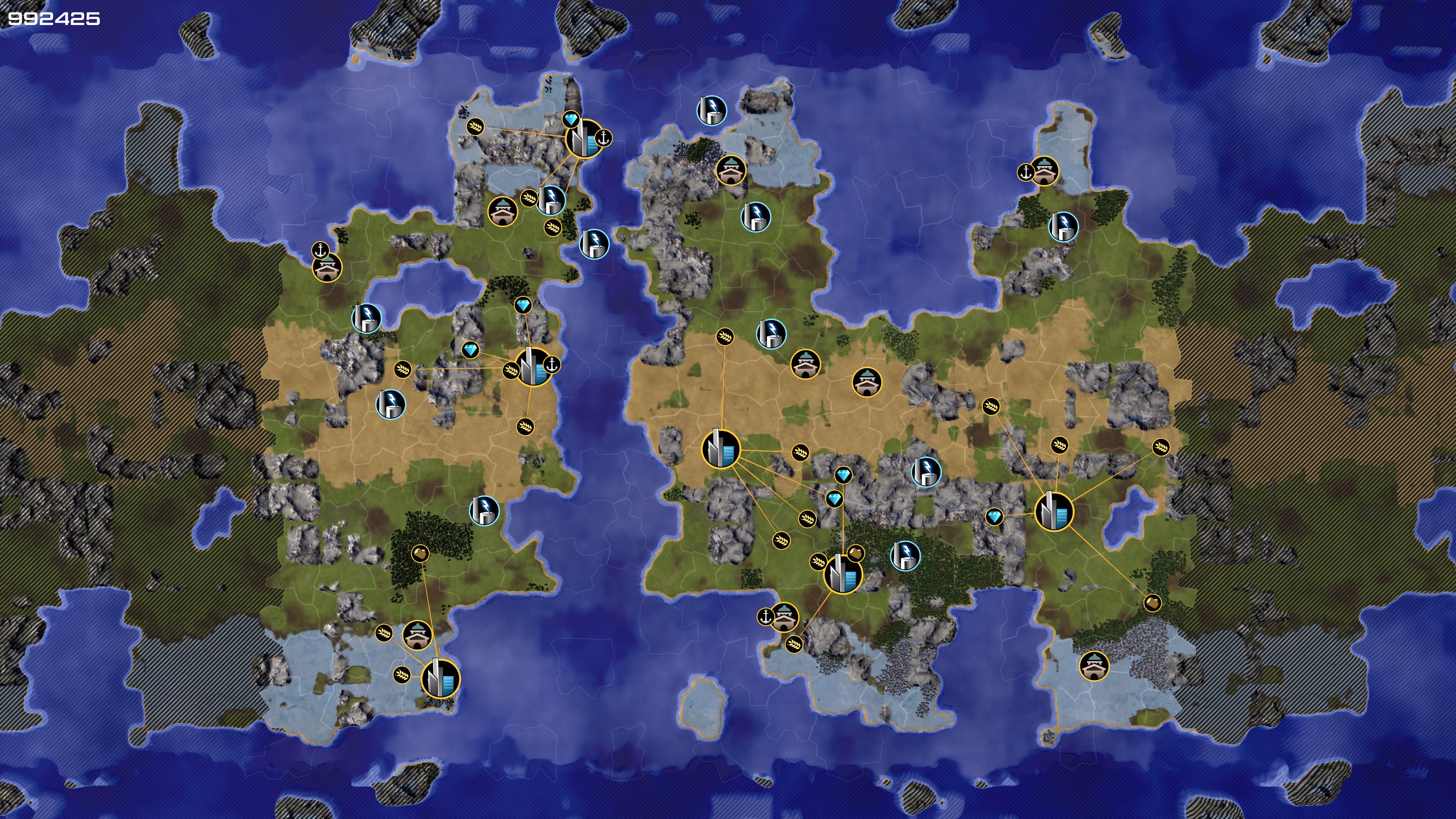Pick the power plant on the inland lake shore
This screenshot has height=819, width=1456.
pyautogui.click(x=366, y=318)
